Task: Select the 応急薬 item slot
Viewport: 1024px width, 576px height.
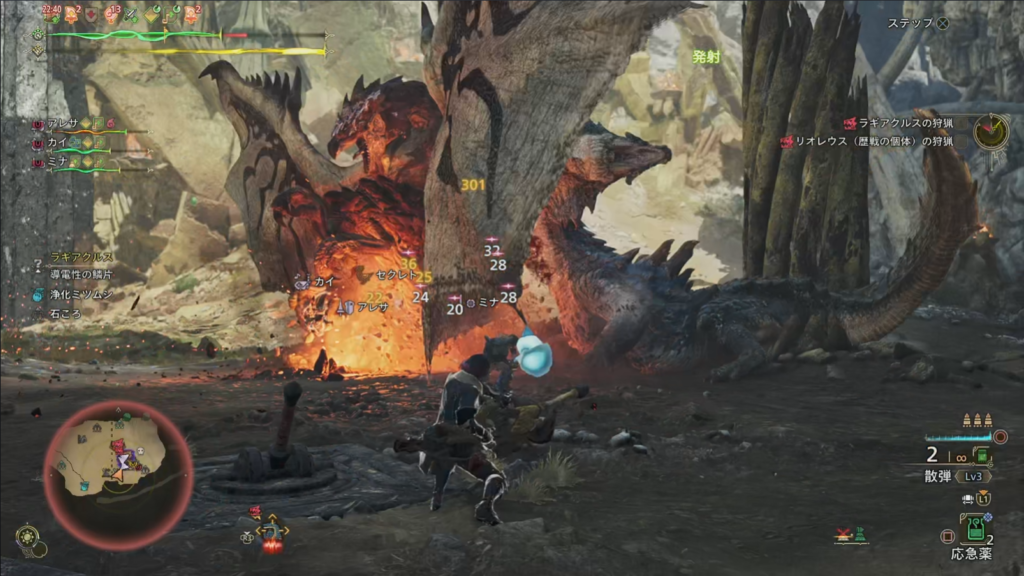Action: [x=973, y=530]
